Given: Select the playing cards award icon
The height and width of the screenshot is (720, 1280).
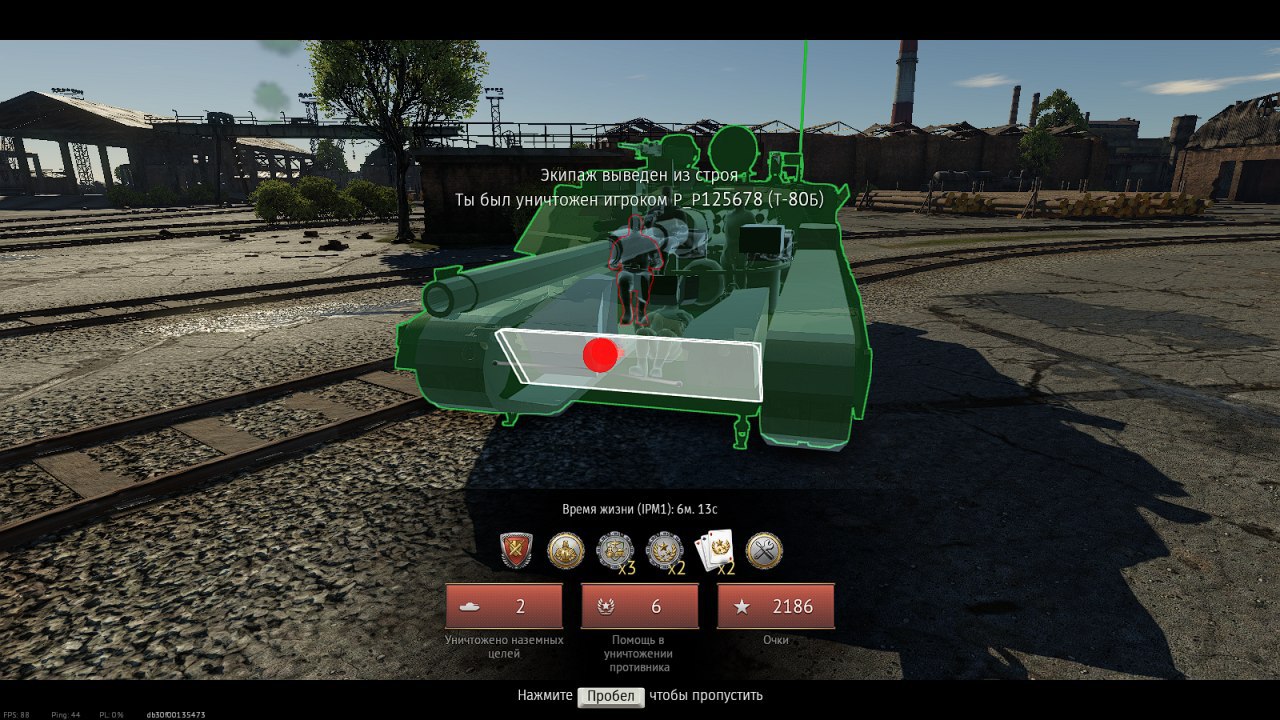Looking at the screenshot, I should [715, 550].
